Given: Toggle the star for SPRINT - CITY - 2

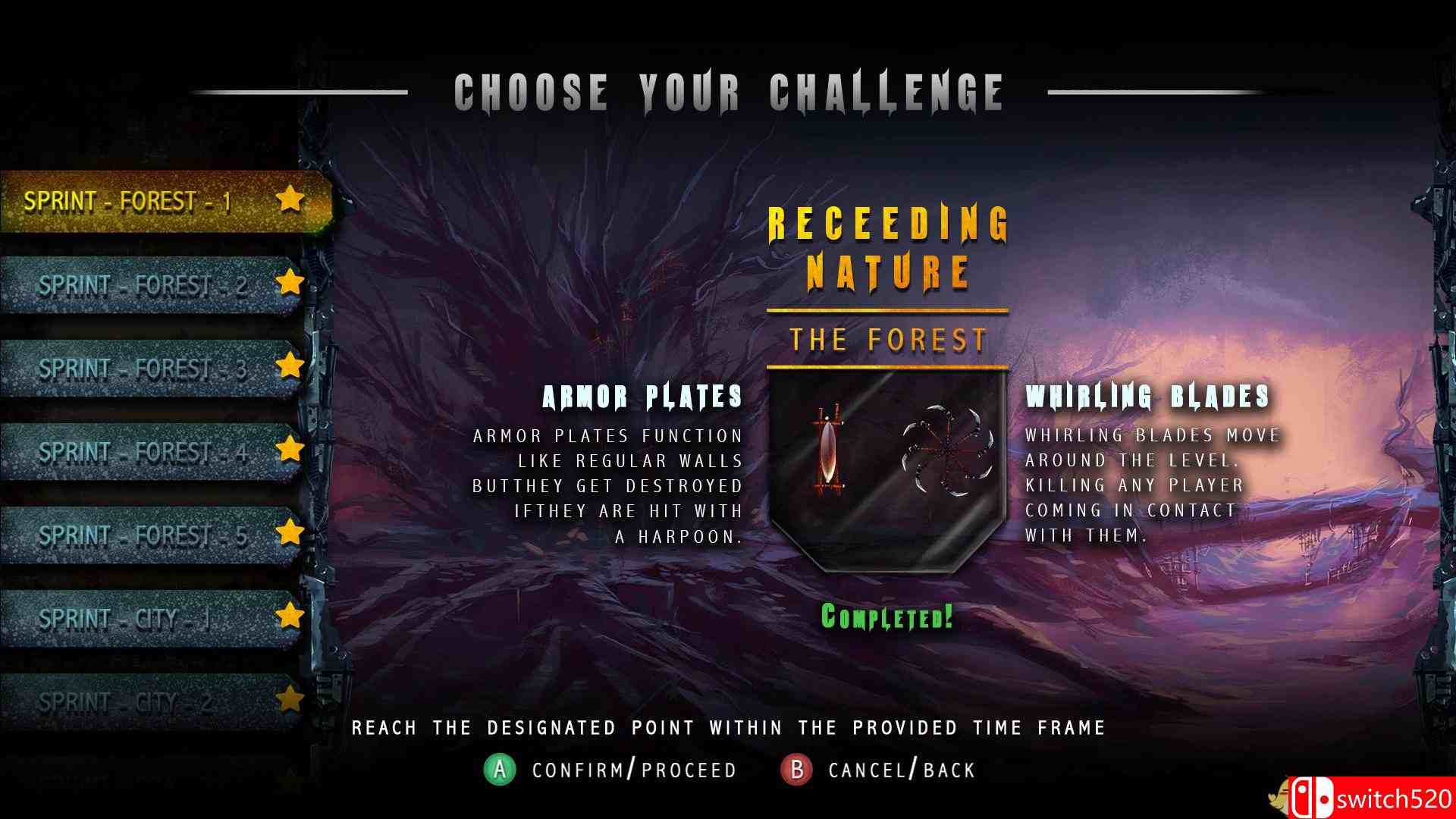Looking at the screenshot, I should click(290, 700).
